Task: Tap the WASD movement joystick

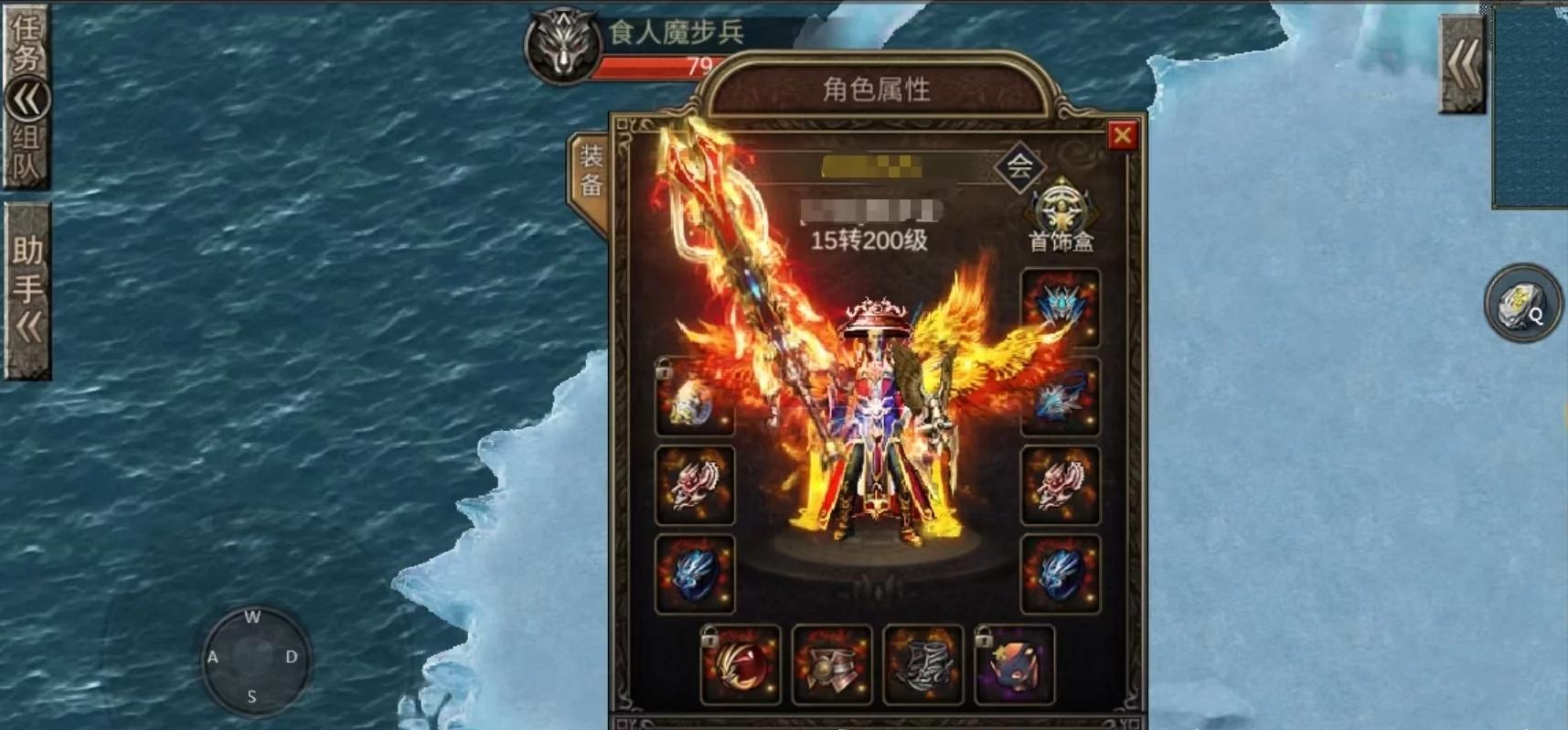Action: pyautogui.click(x=251, y=660)
